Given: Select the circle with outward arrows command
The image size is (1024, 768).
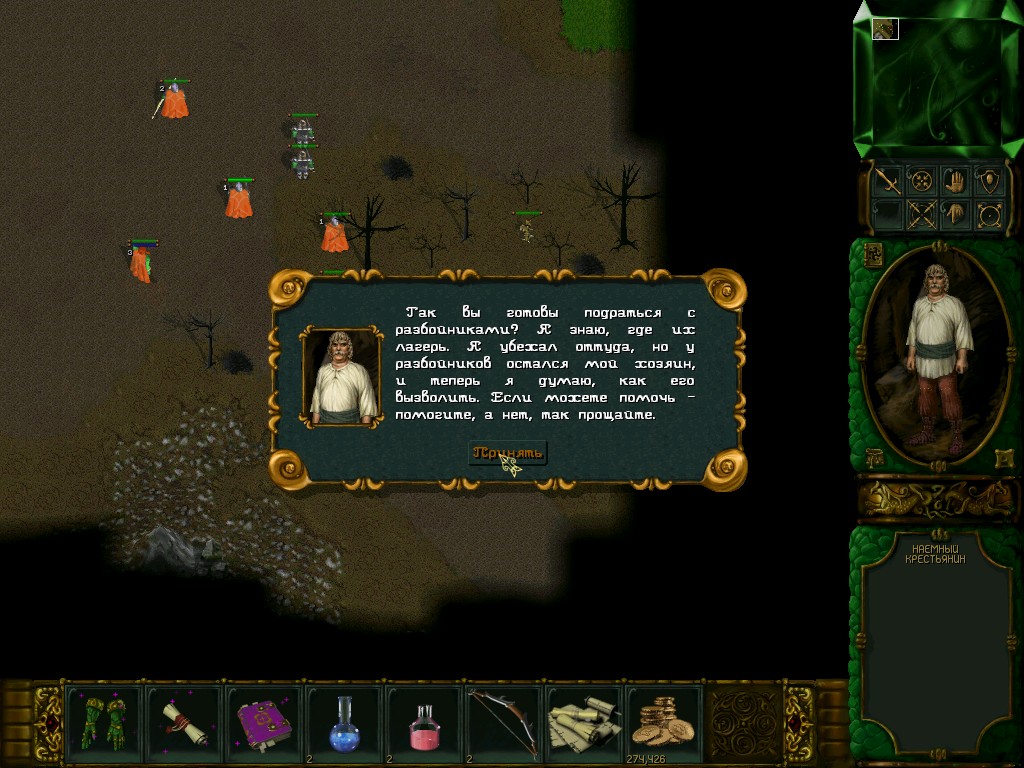Looking at the screenshot, I should pyautogui.click(x=989, y=213).
